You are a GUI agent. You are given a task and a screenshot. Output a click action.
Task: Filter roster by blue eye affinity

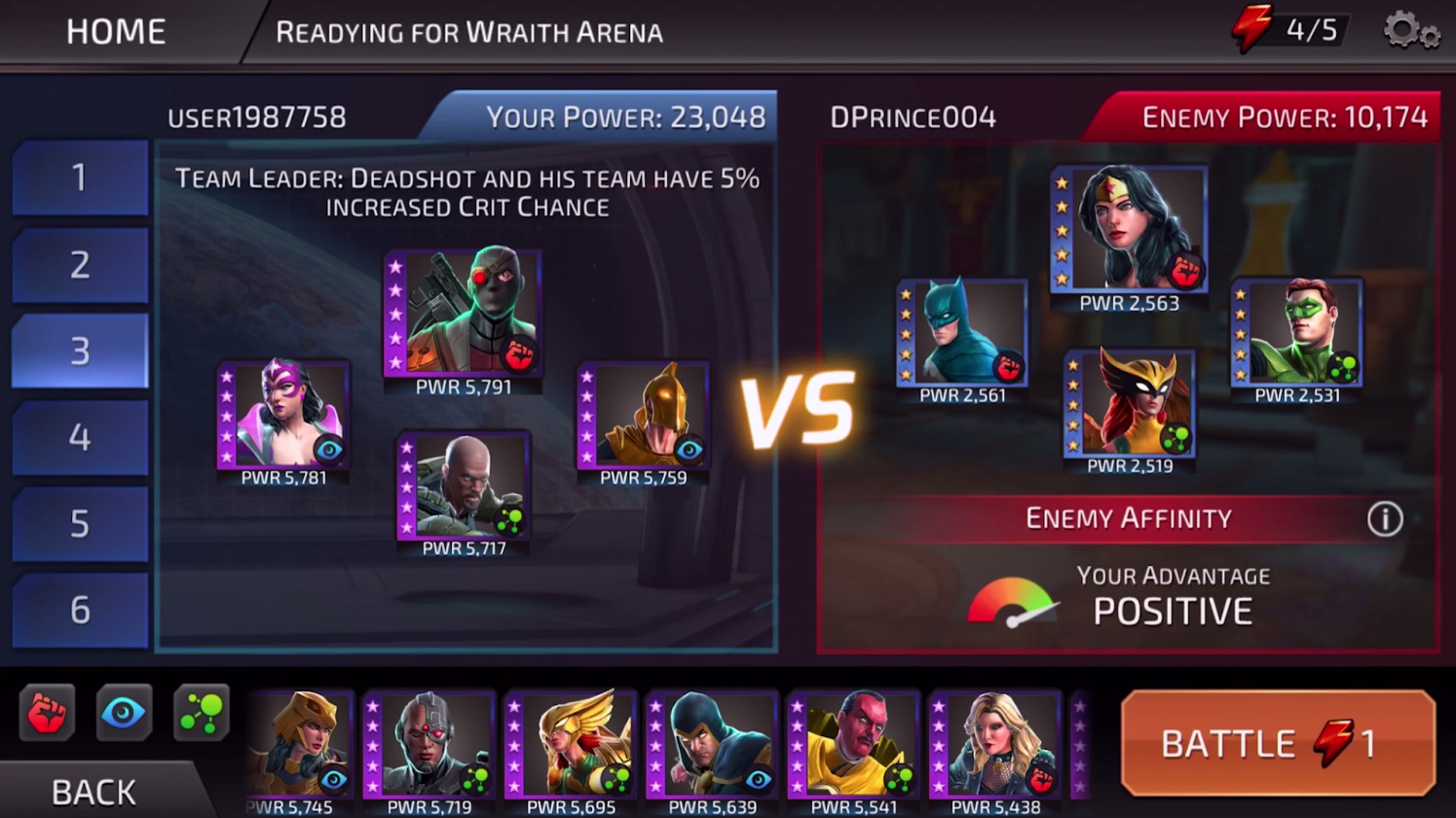coord(124,713)
